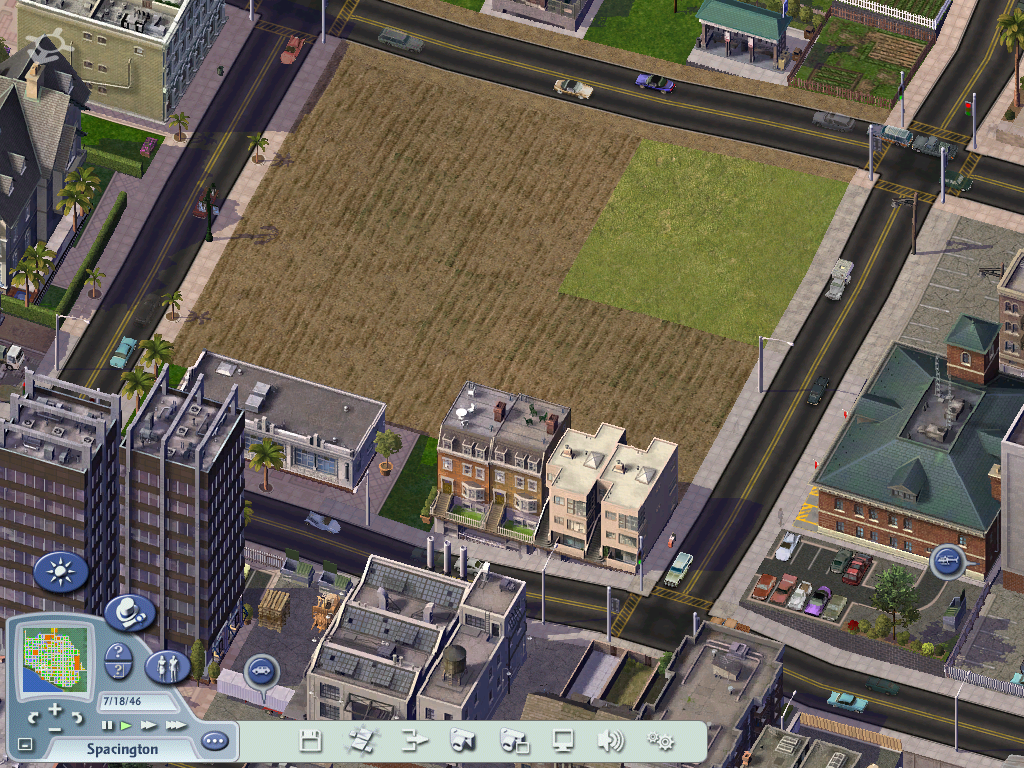Open the audio options speaker icon
This screenshot has width=1024, height=768.
pos(610,741)
